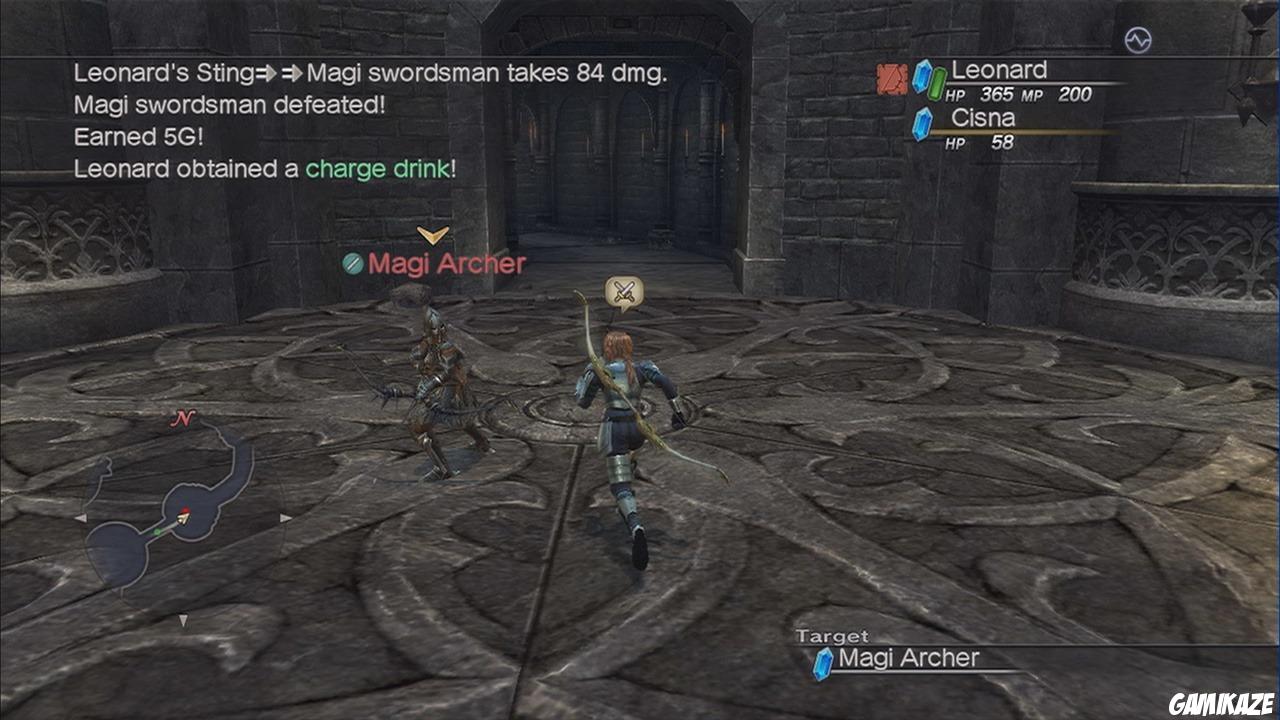Click the compass N marker on the minimap

point(184,419)
